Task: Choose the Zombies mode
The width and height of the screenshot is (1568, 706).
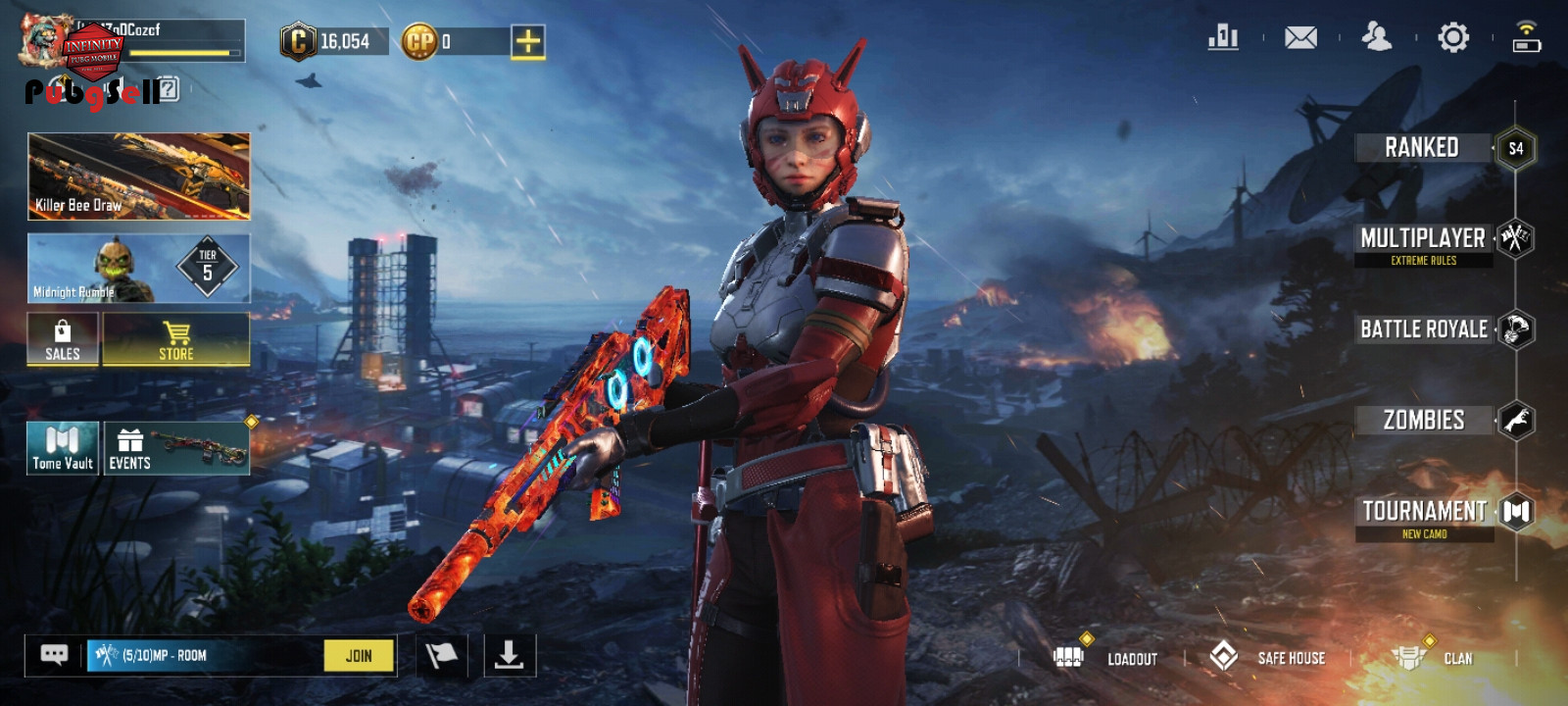Action: click(x=1424, y=421)
